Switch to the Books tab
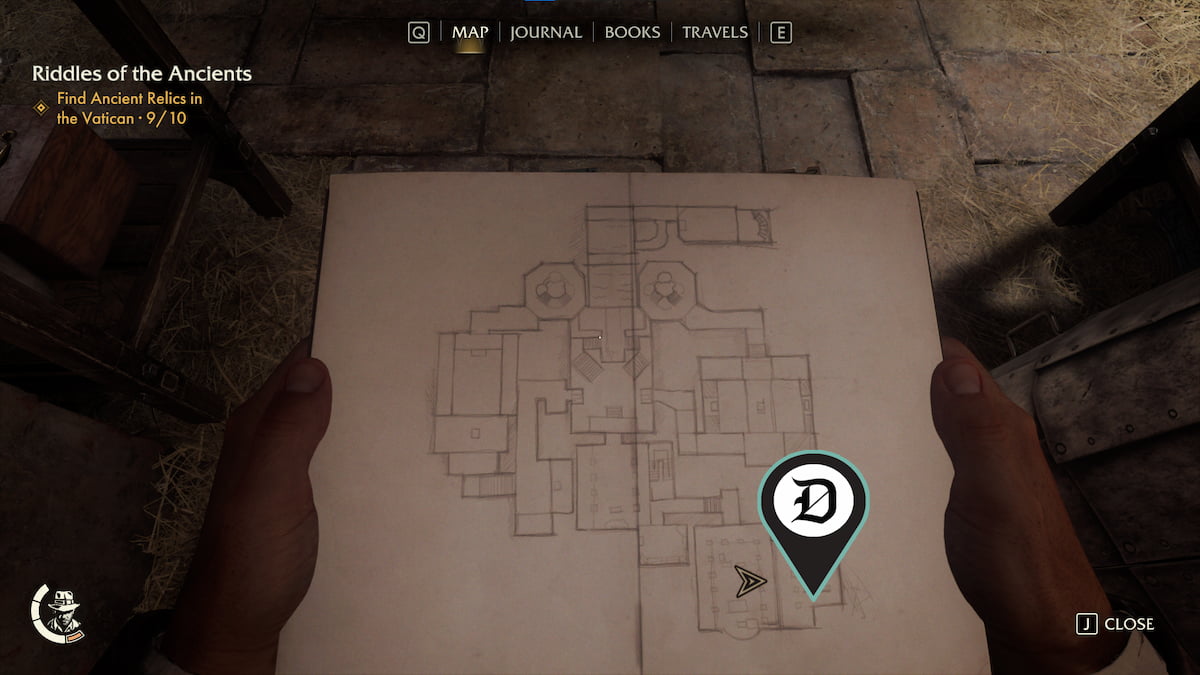 coord(632,32)
